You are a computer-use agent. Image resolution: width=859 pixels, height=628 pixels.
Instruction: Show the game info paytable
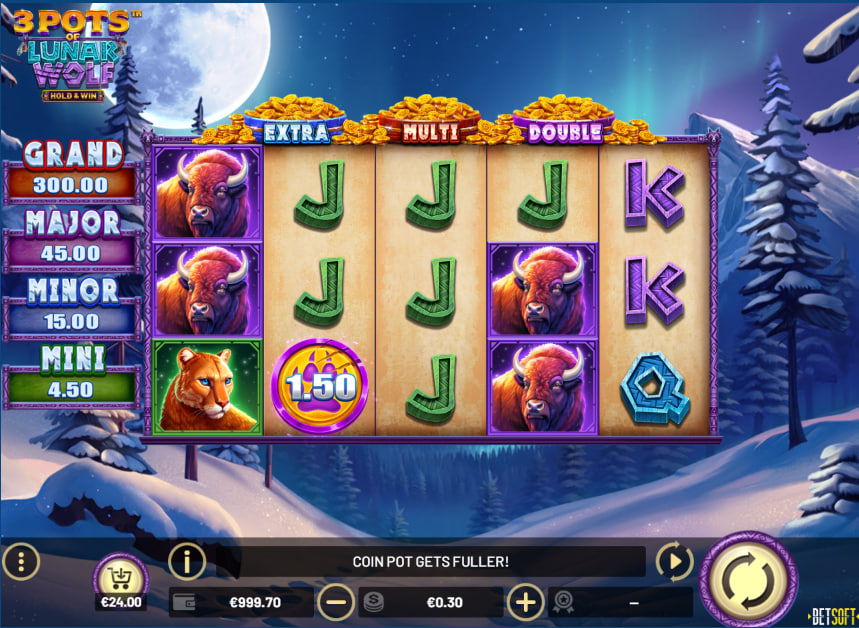point(187,562)
